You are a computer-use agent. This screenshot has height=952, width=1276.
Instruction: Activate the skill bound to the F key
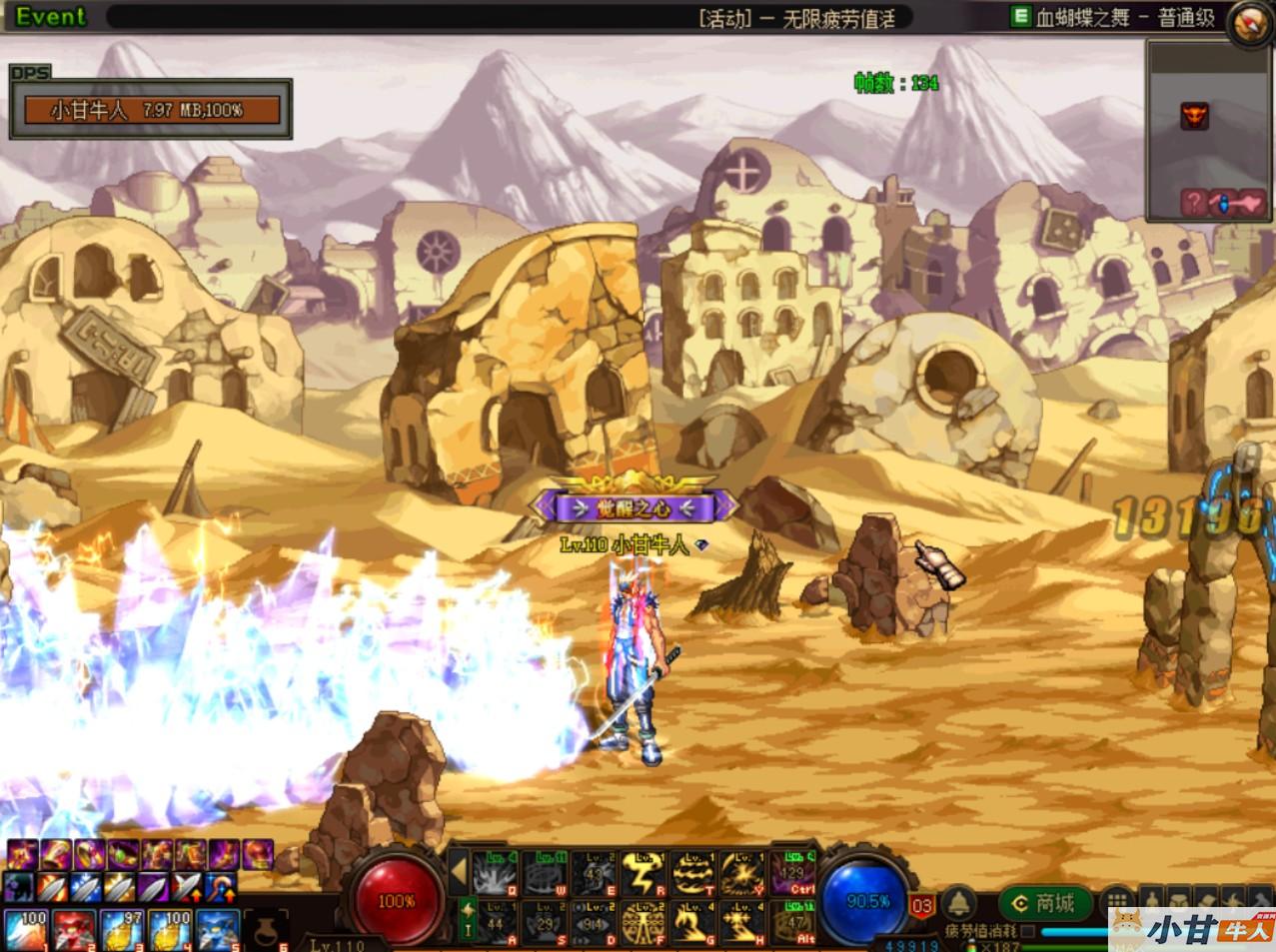click(x=640, y=924)
